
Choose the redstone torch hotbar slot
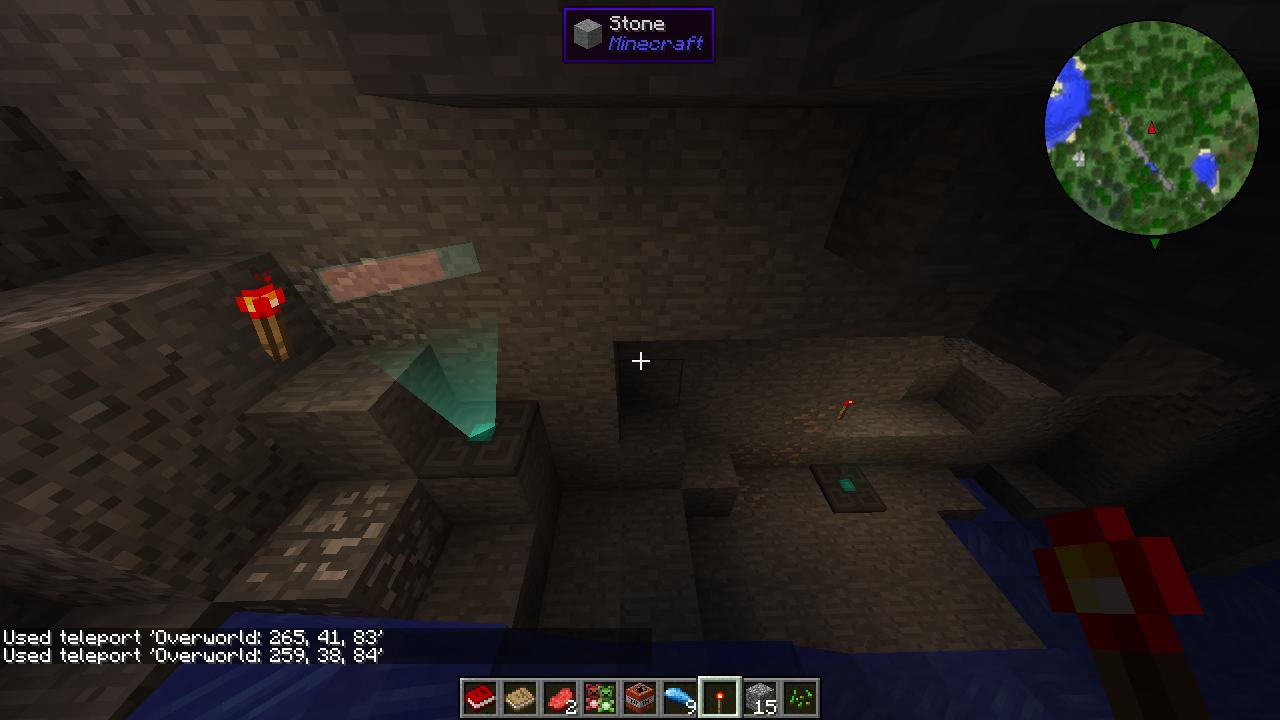click(720, 697)
